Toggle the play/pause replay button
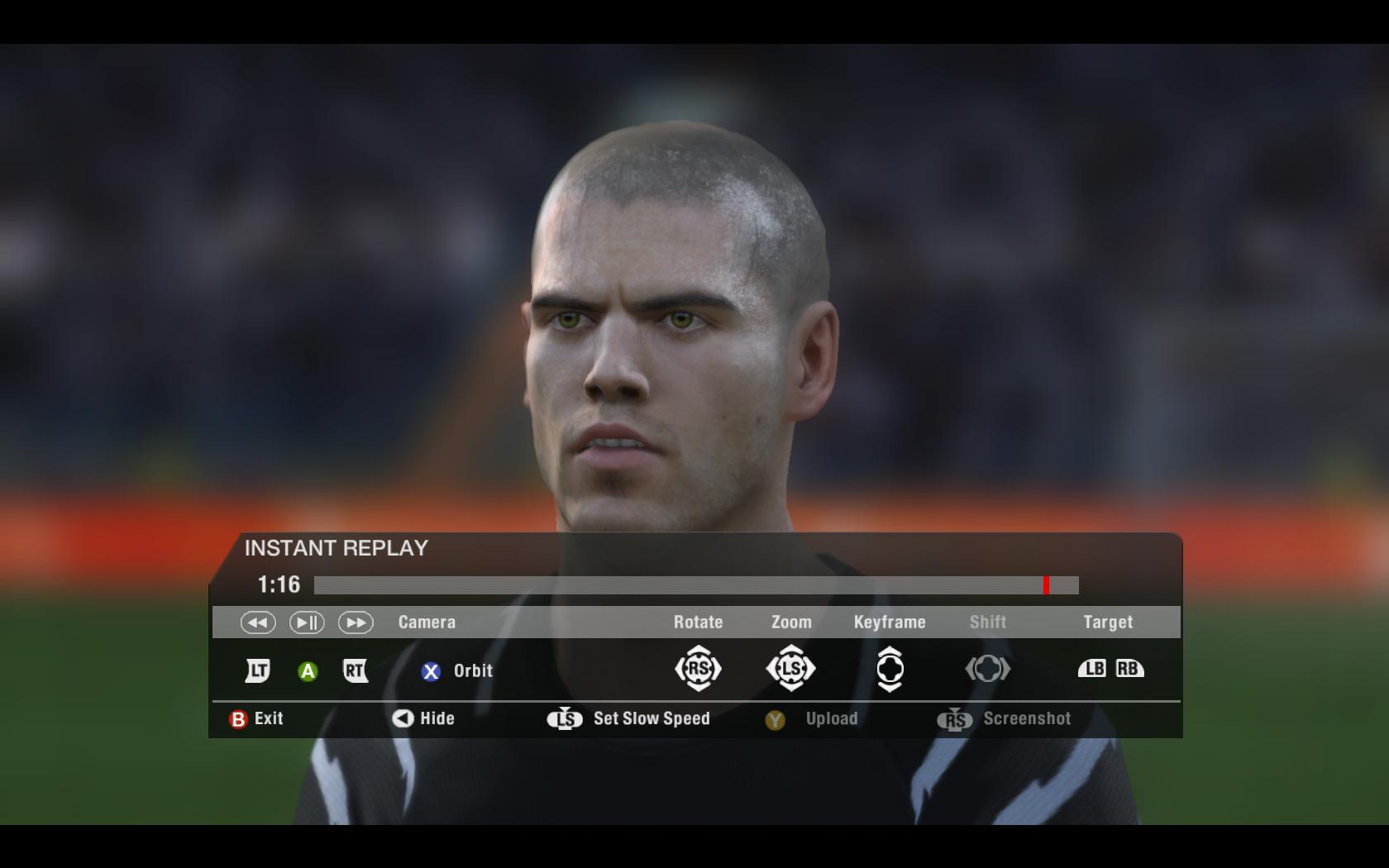Image resolution: width=1389 pixels, height=868 pixels. tap(307, 622)
